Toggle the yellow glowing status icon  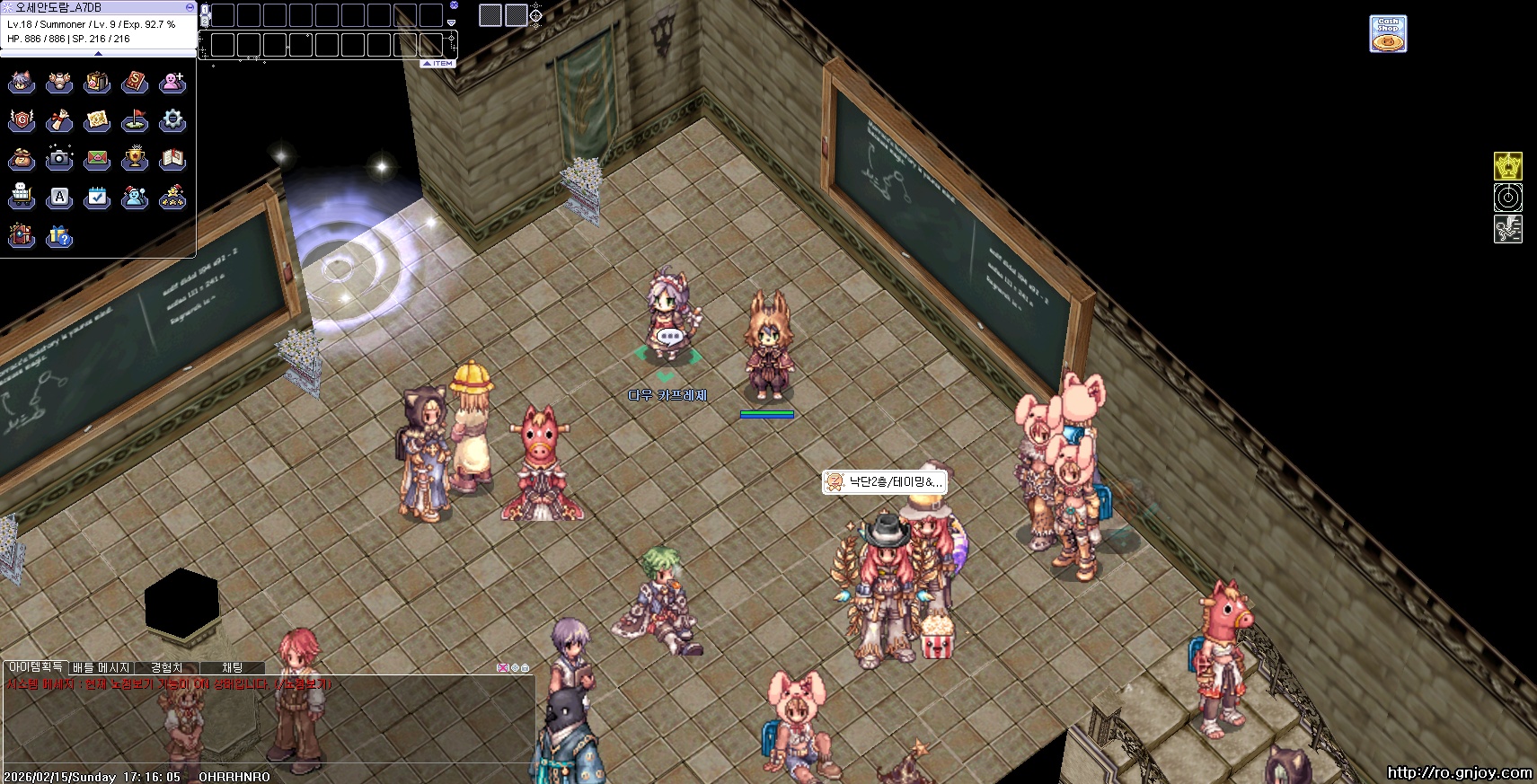pos(1507,166)
